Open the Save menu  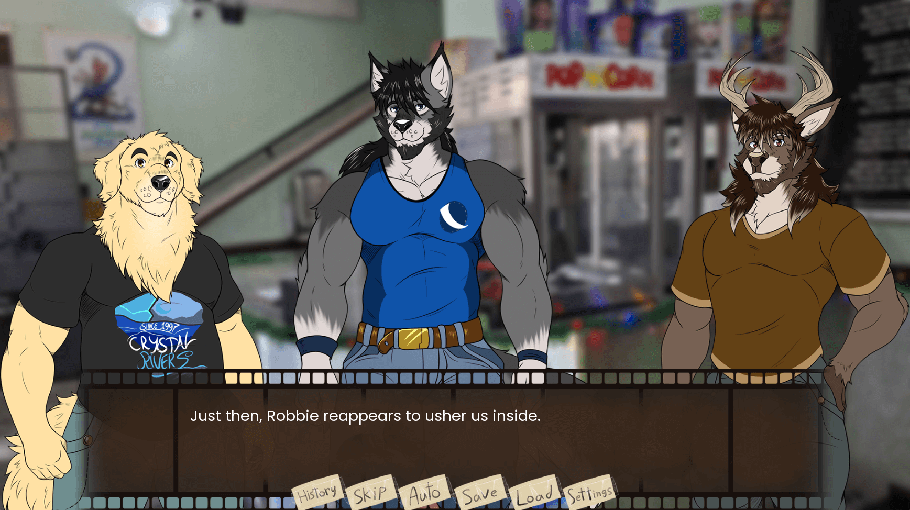[x=480, y=494]
